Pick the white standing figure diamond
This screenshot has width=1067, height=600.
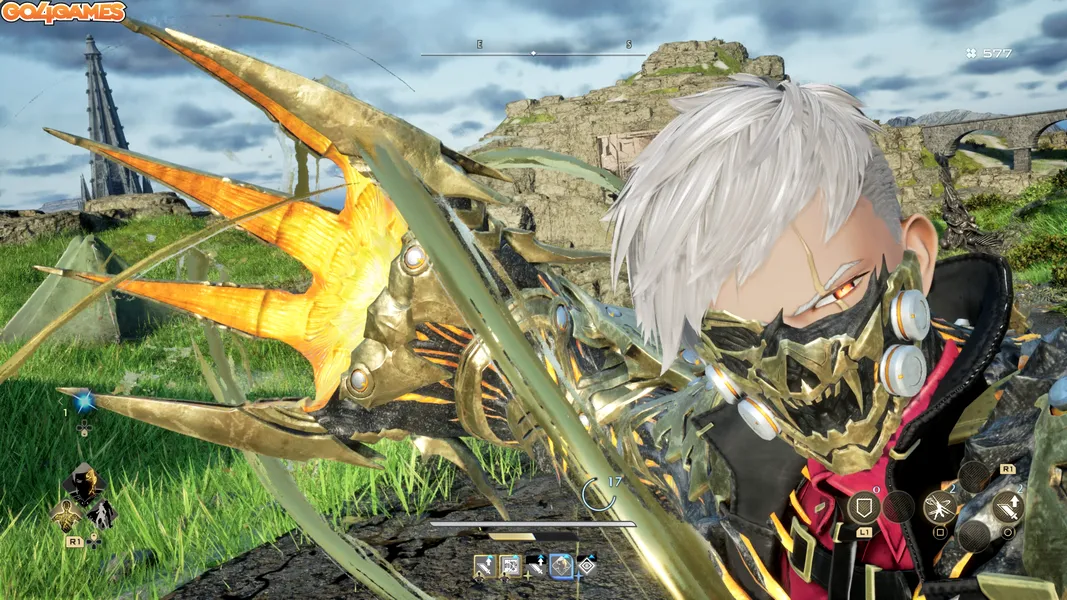[101, 514]
